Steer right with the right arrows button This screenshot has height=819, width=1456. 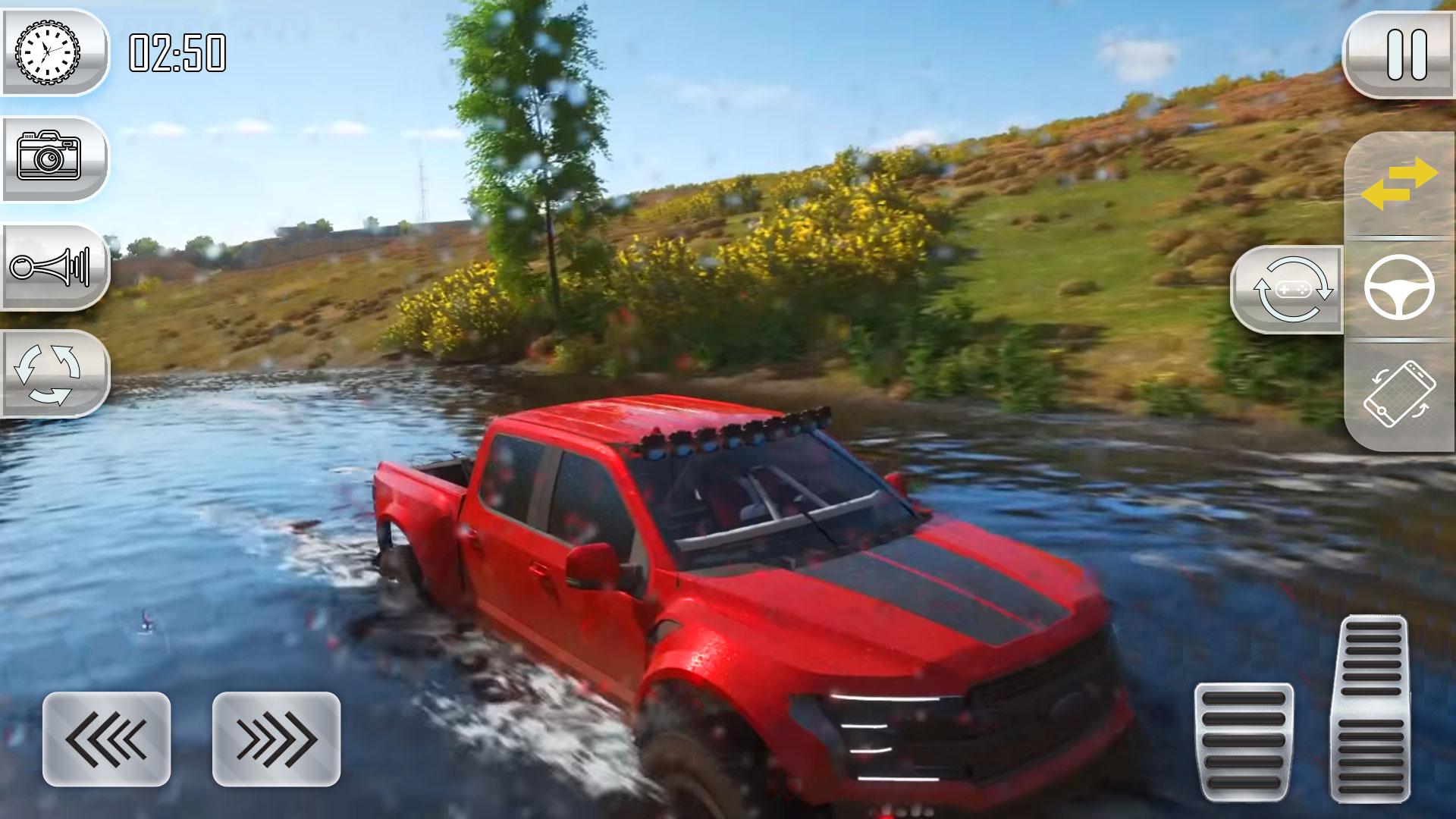pyautogui.click(x=276, y=739)
